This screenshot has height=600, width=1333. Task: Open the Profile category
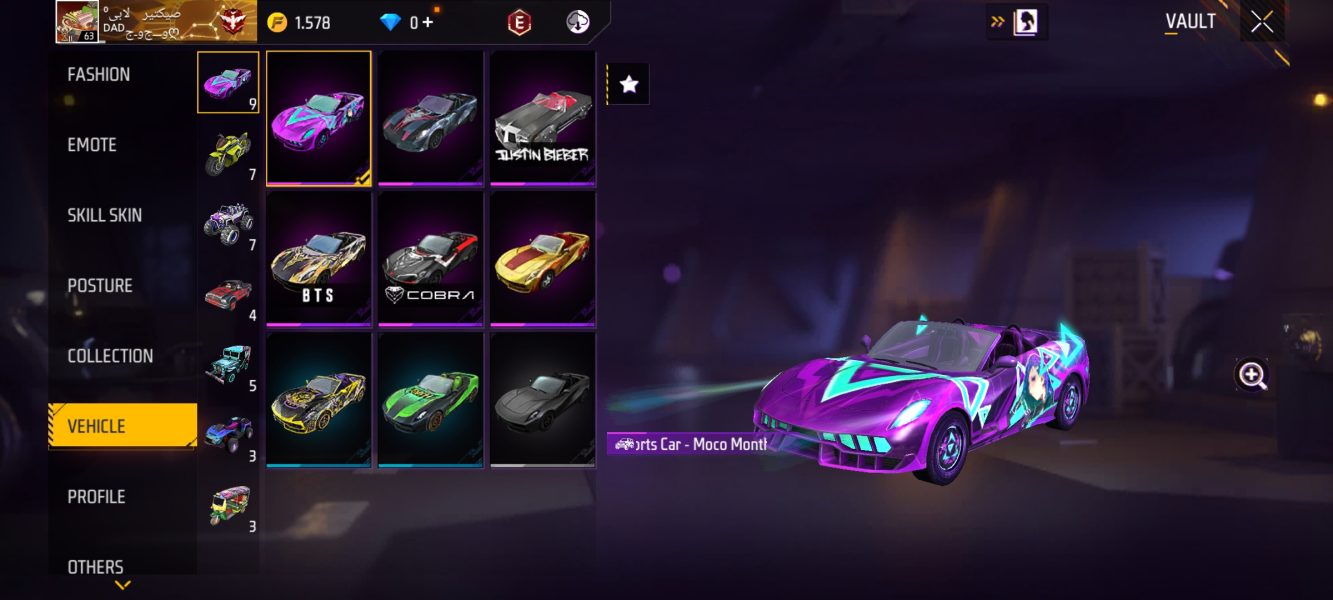[x=96, y=497]
